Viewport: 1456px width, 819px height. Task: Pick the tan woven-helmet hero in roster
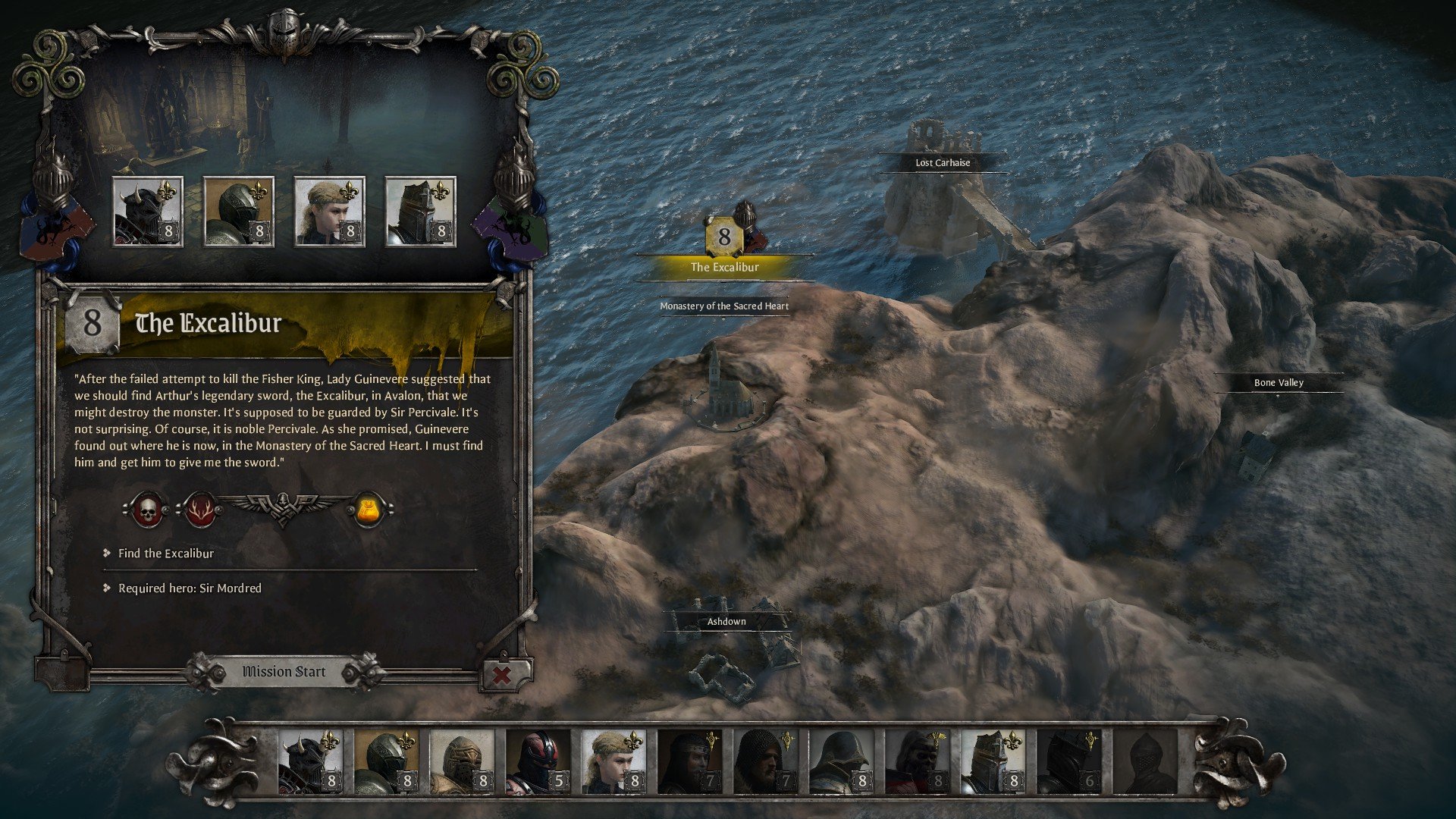(462, 761)
